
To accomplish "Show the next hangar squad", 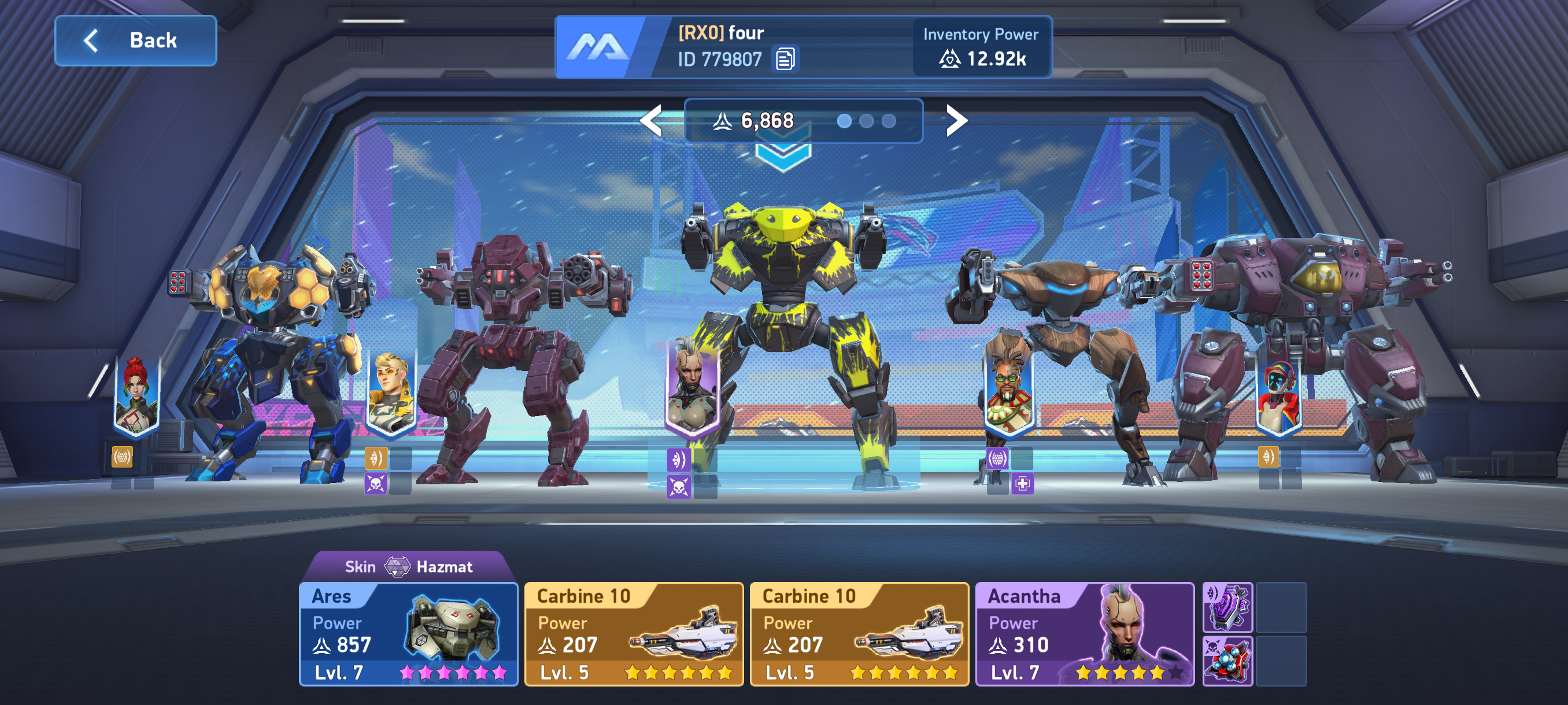I will pos(956,120).
